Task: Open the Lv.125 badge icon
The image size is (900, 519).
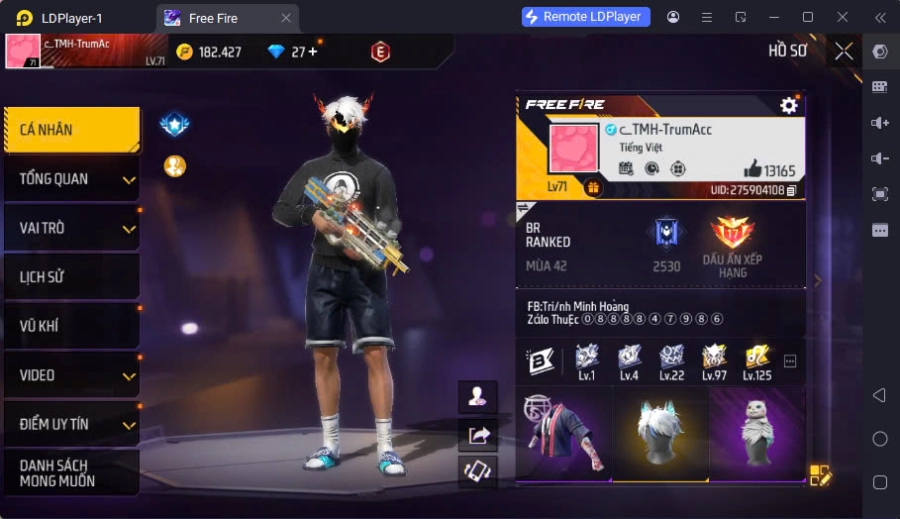Action: click(757, 358)
